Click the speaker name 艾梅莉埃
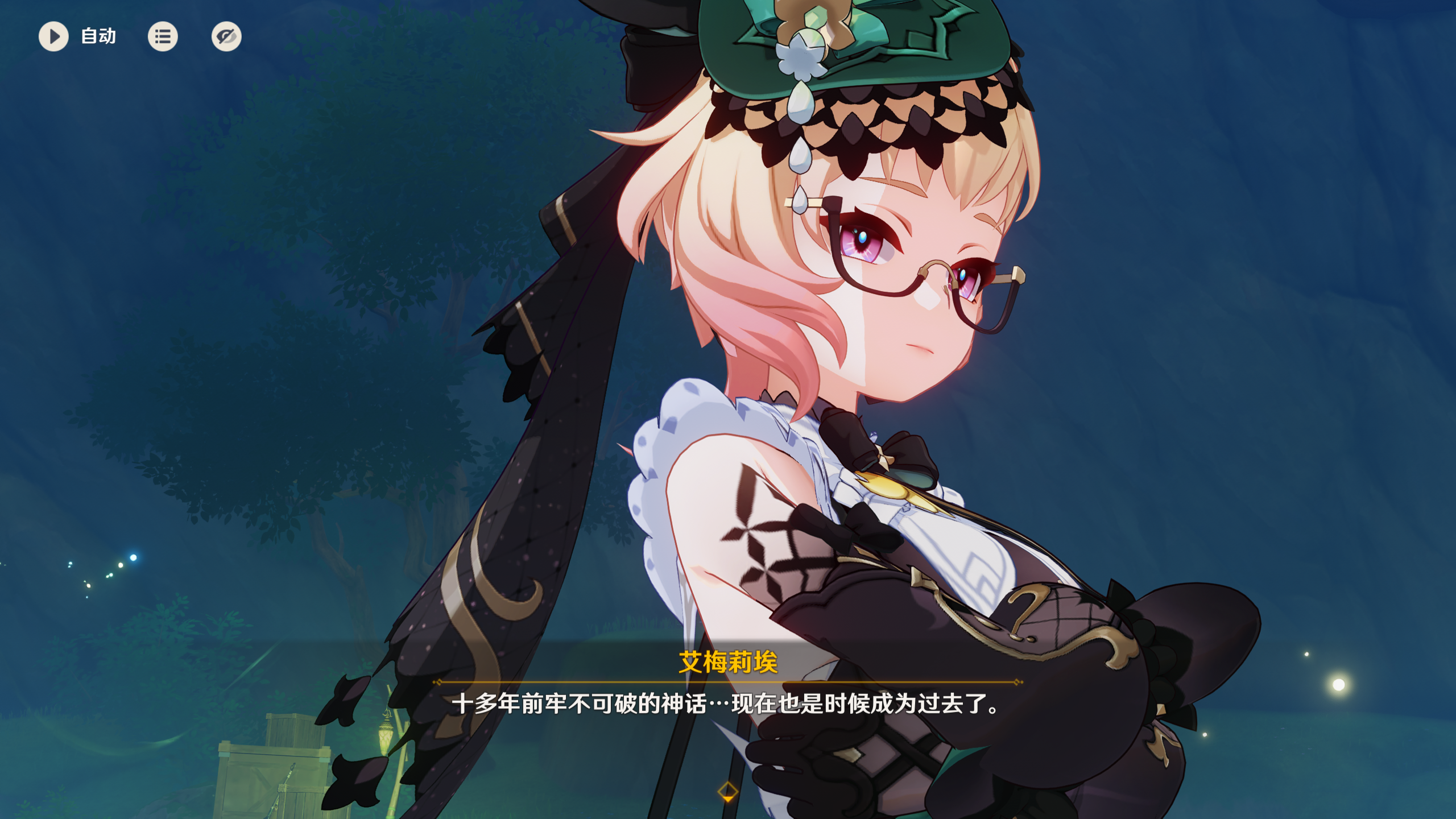The image size is (1456, 819). tap(728, 662)
